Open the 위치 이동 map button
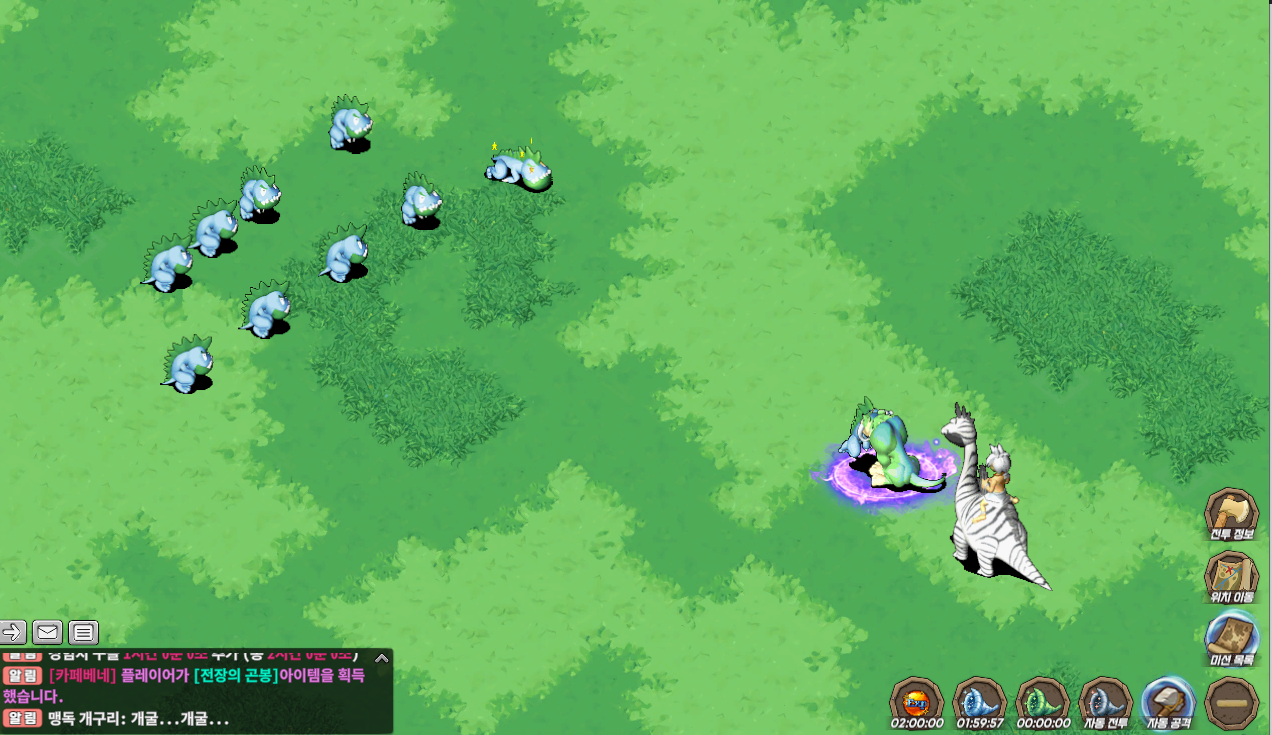Screen dimensions: 1272x735 click(1231, 577)
